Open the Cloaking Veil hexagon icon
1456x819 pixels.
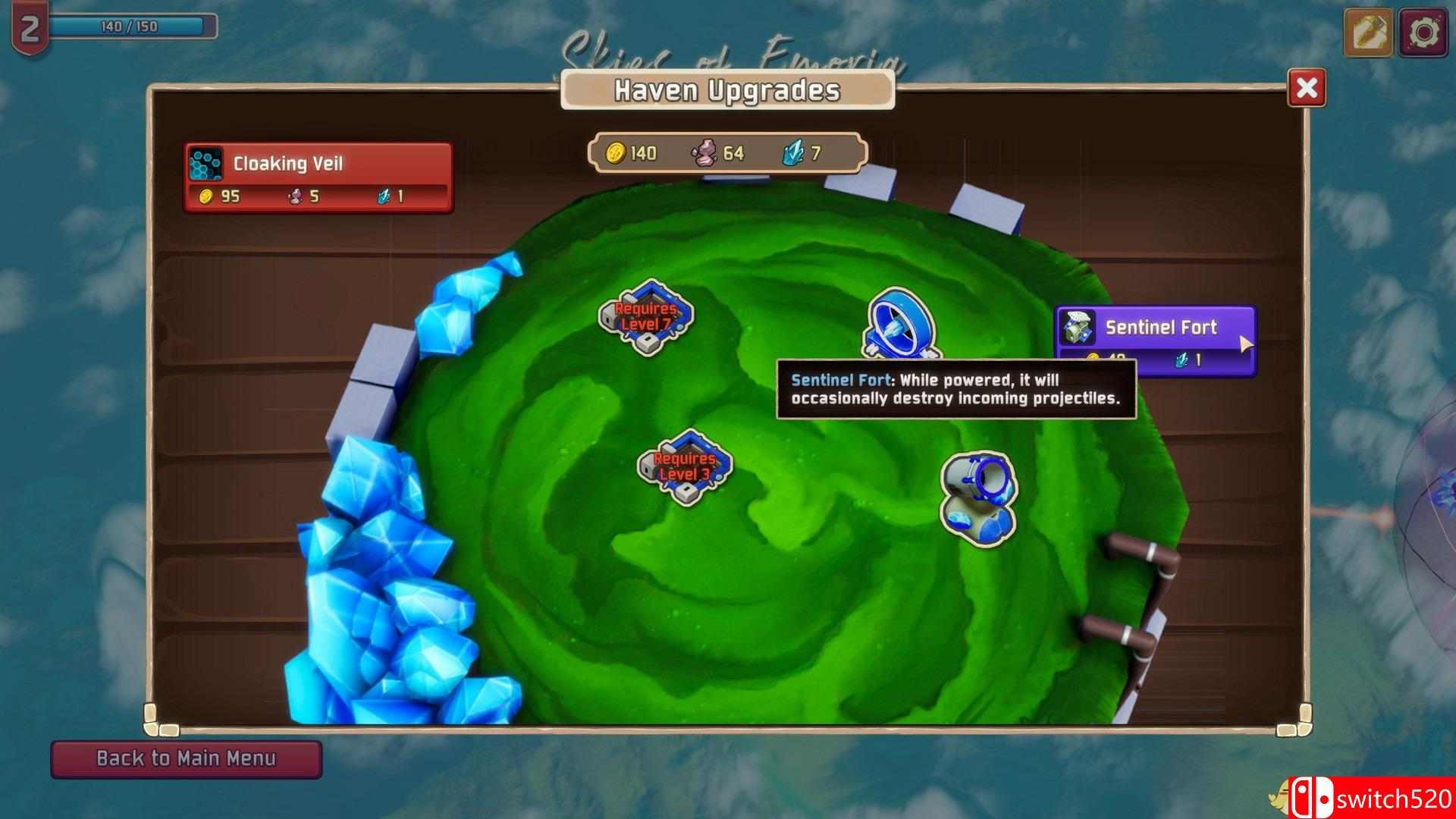click(205, 162)
